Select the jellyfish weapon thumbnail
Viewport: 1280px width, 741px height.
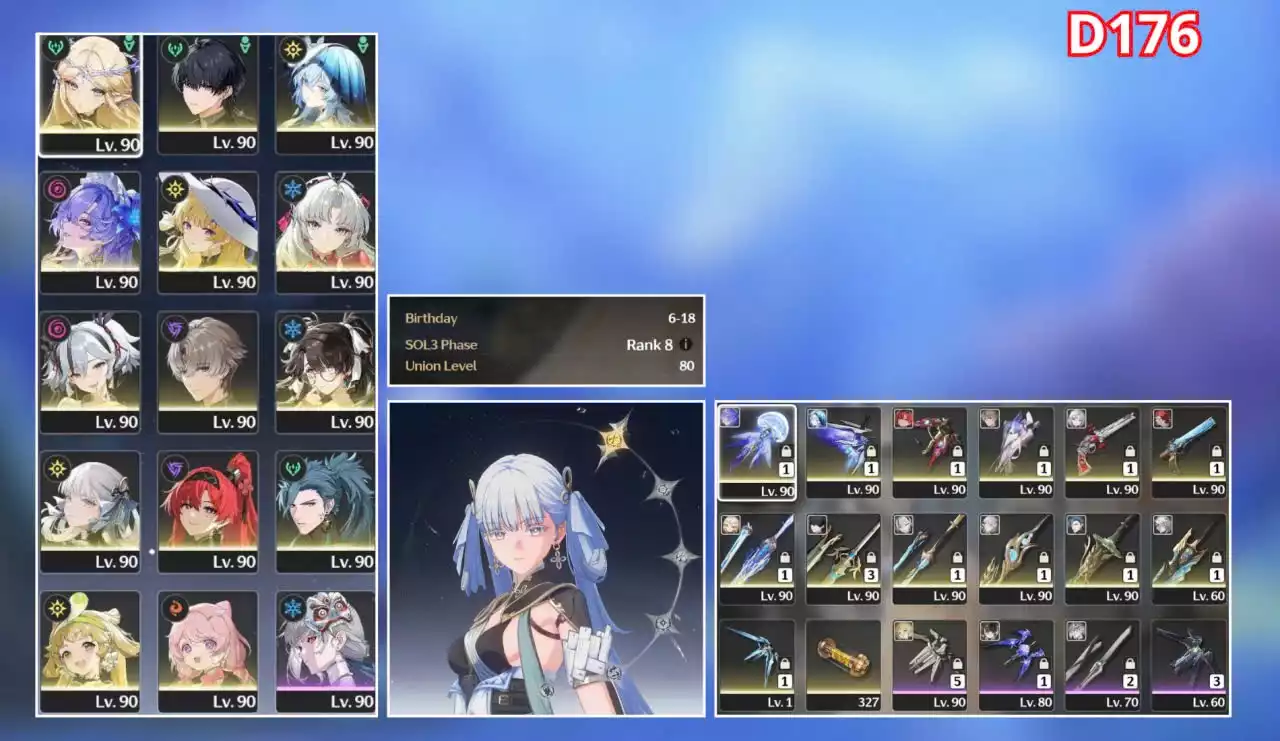coord(759,449)
